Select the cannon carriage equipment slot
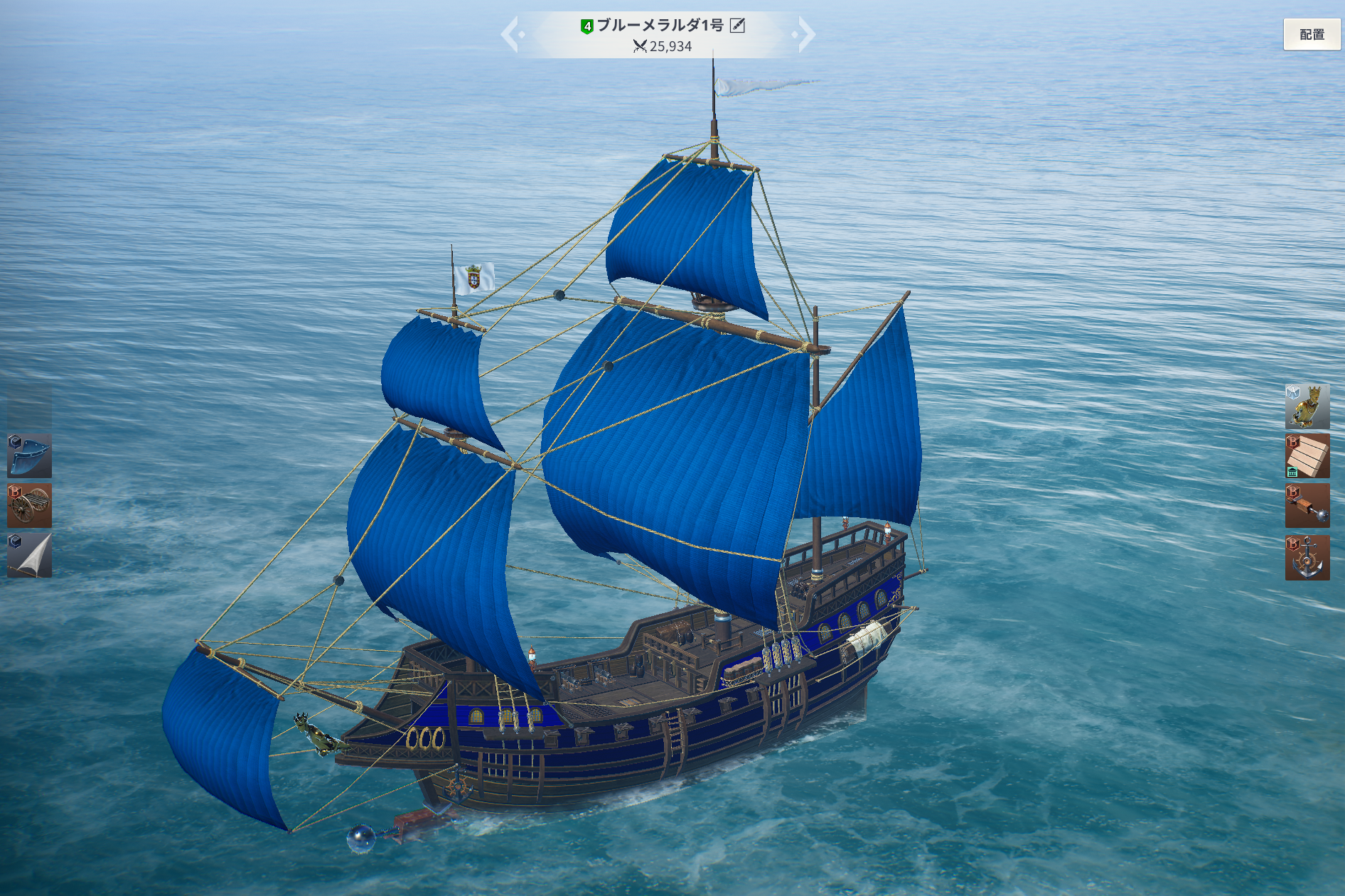The width and height of the screenshot is (1345, 896). [x=29, y=505]
